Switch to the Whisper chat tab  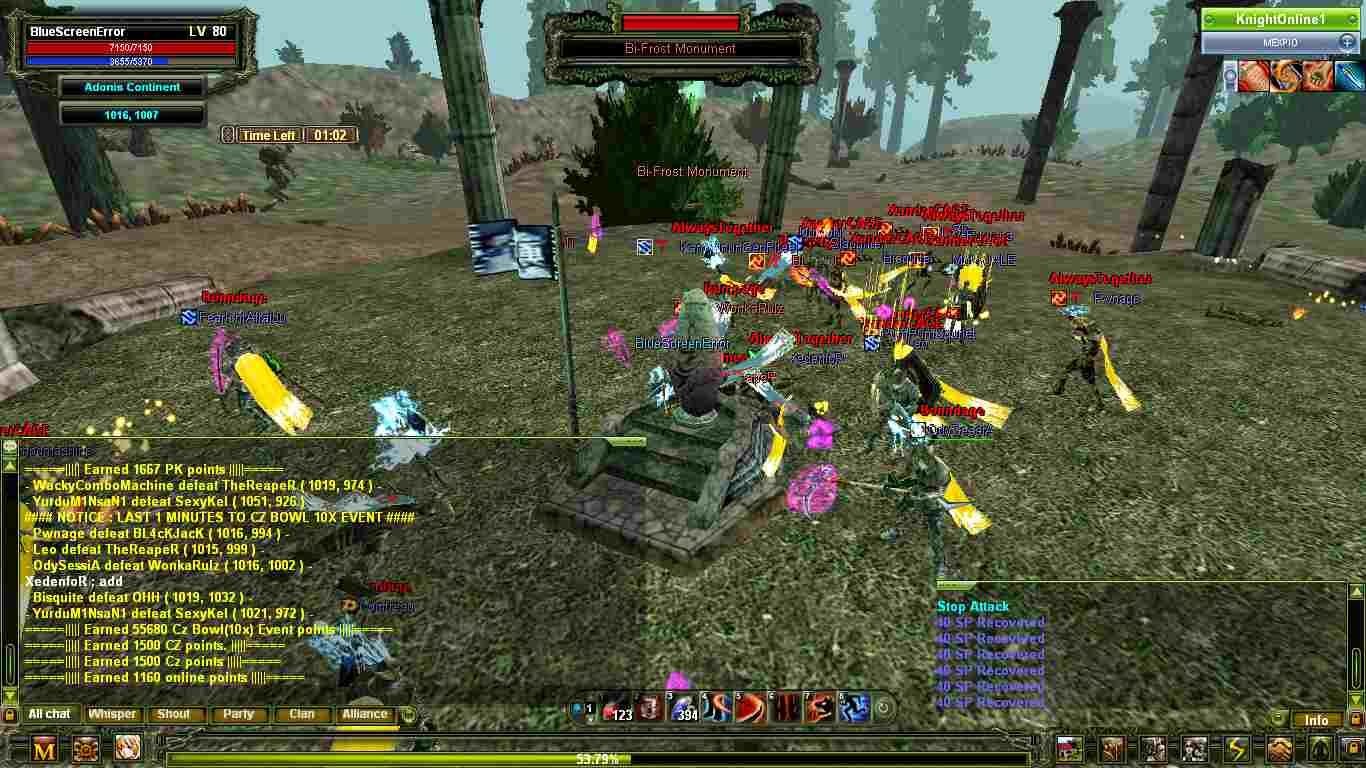[x=112, y=714]
